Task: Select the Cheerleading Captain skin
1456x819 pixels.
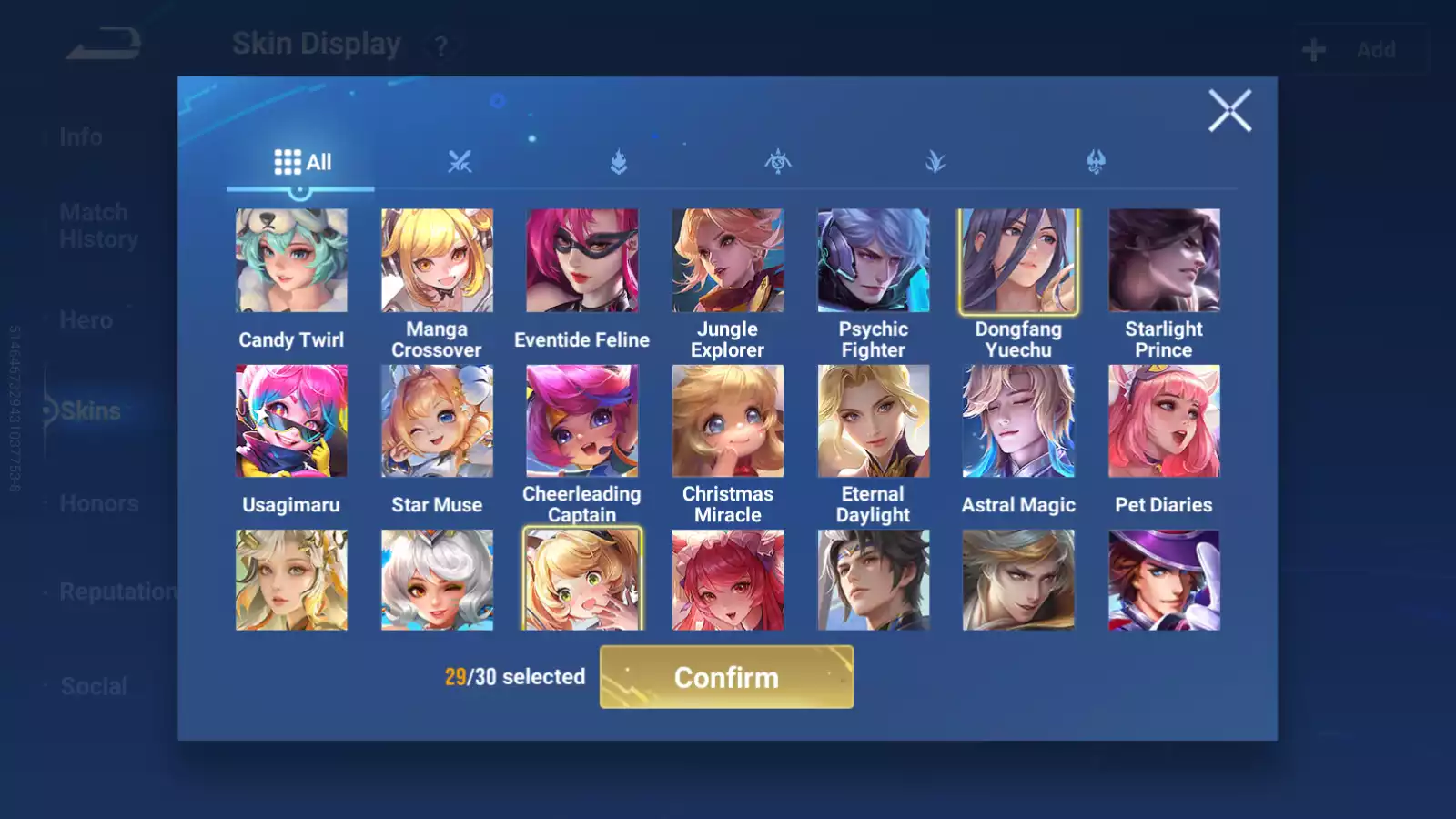Action: 582,421
